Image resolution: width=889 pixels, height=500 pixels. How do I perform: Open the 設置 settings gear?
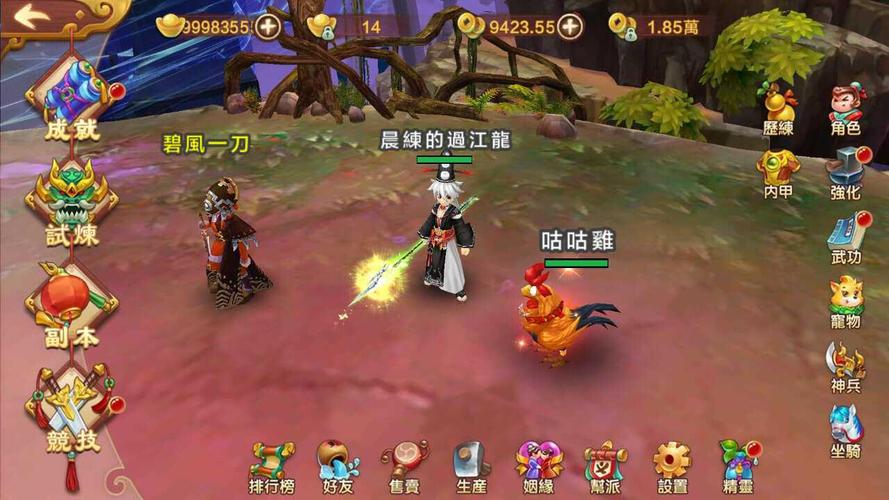click(x=672, y=466)
